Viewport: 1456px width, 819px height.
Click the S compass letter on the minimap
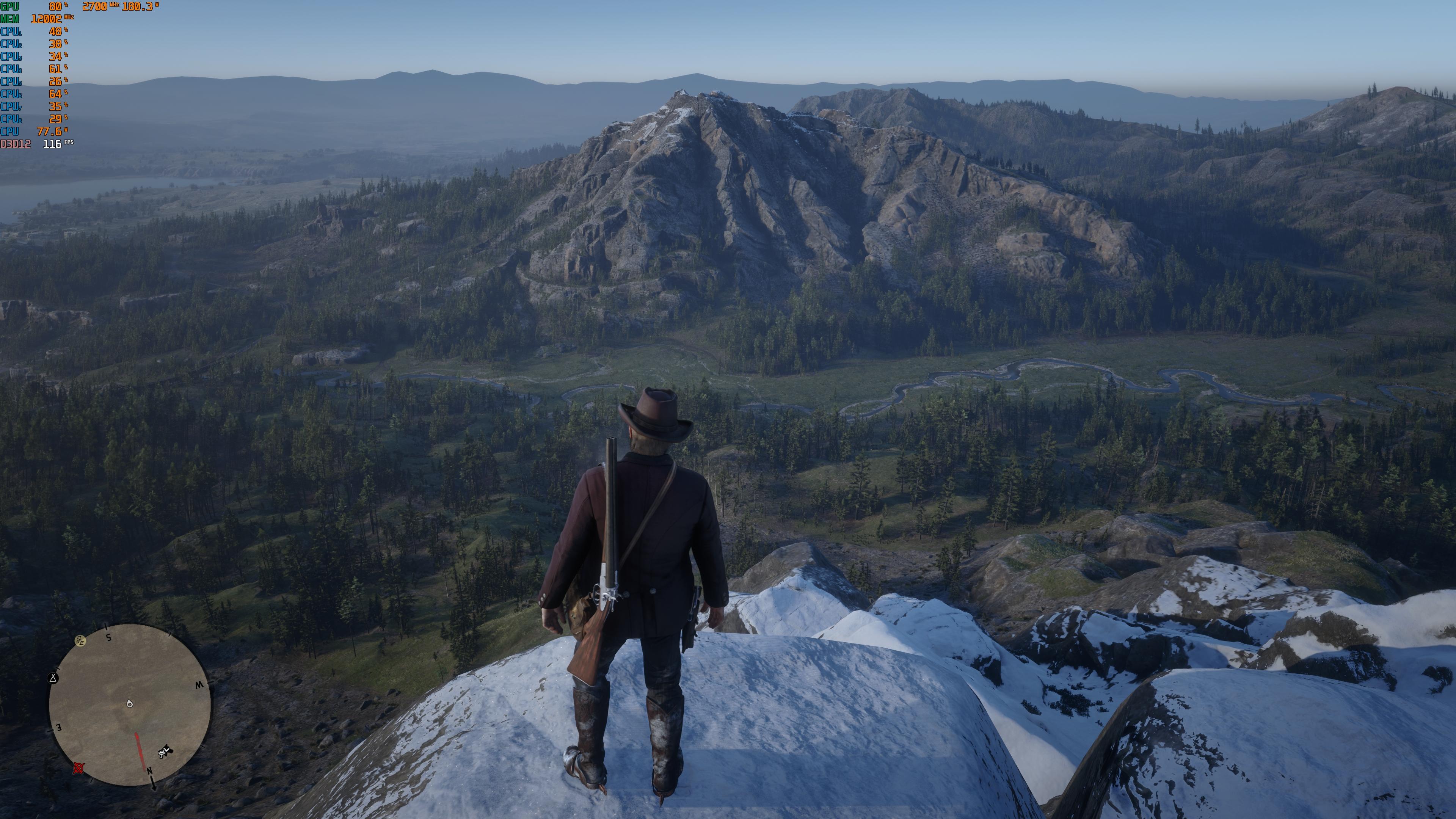tap(108, 637)
